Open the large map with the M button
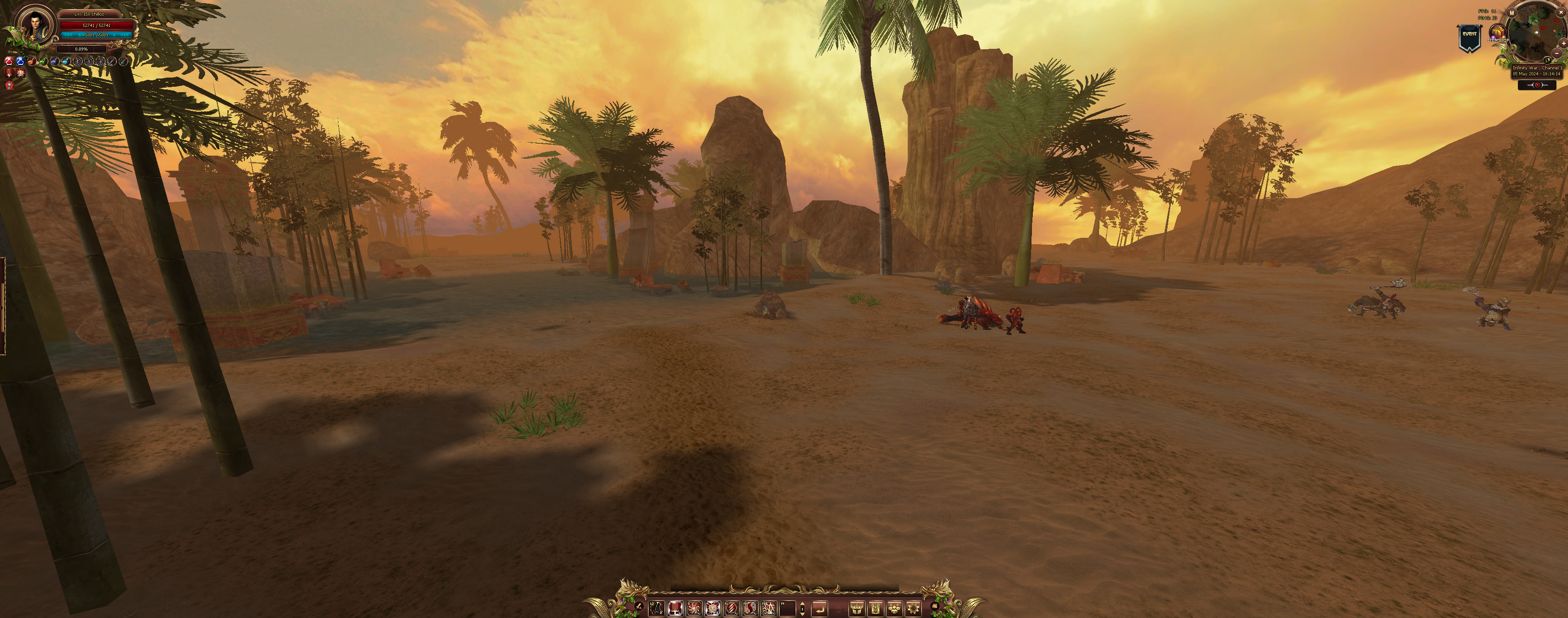1568x618 pixels. (1511, 12)
